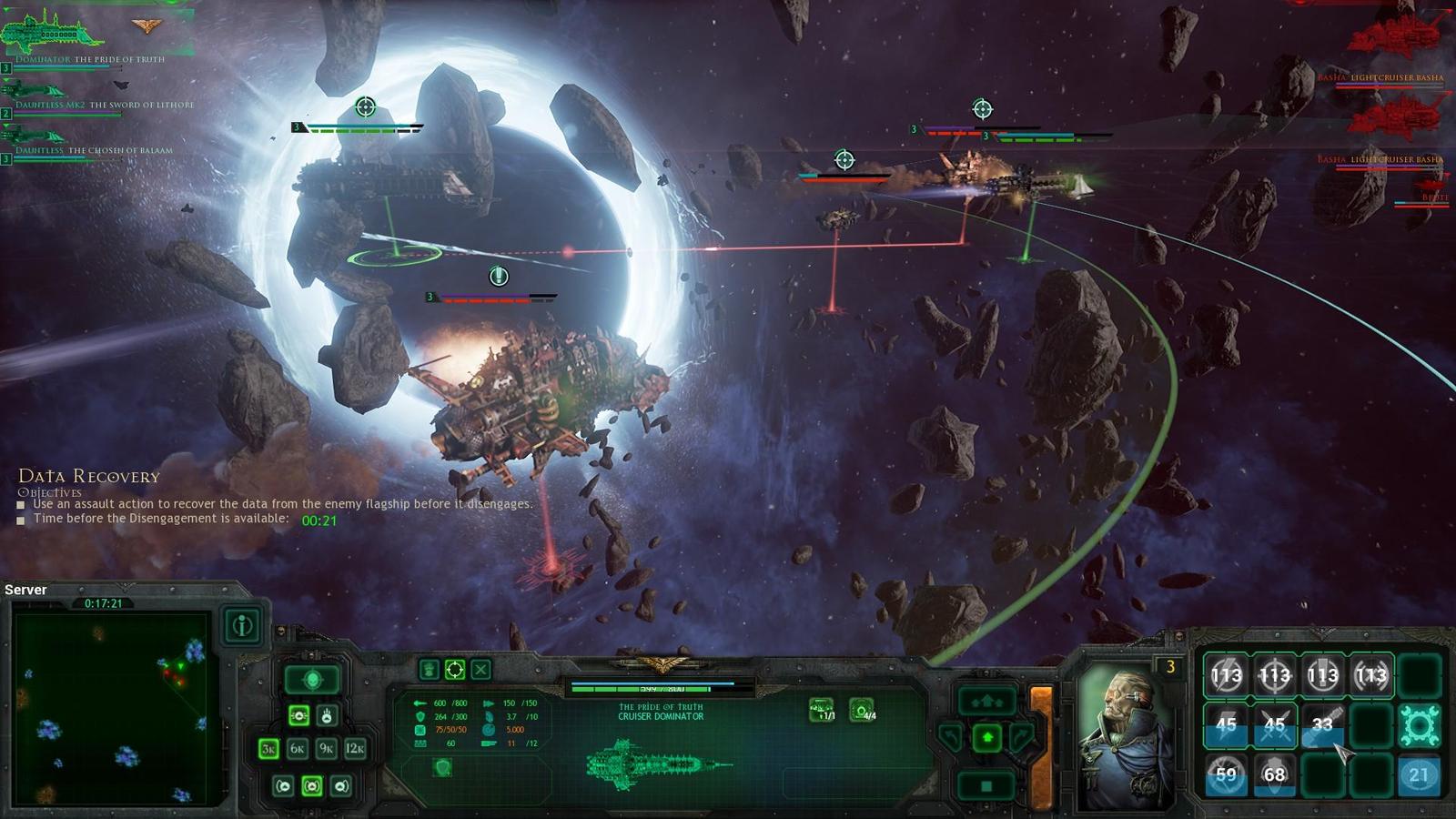Activate the torpedo ability showing 33
The width and height of the screenshot is (1456, 819).
click(1322, 725)
